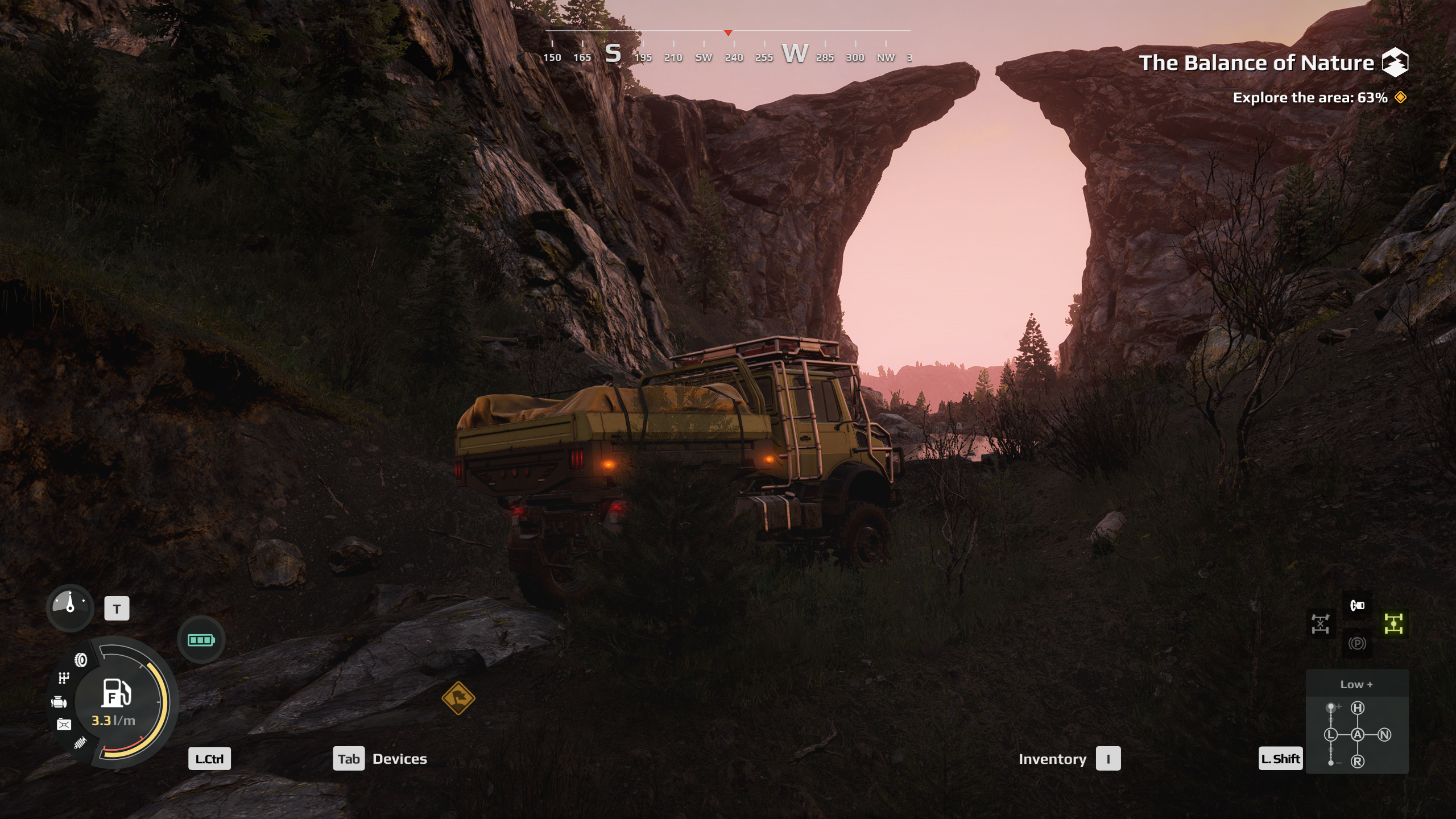Toggle the green all-wheel drive icon

click(x=1393, y=624)
